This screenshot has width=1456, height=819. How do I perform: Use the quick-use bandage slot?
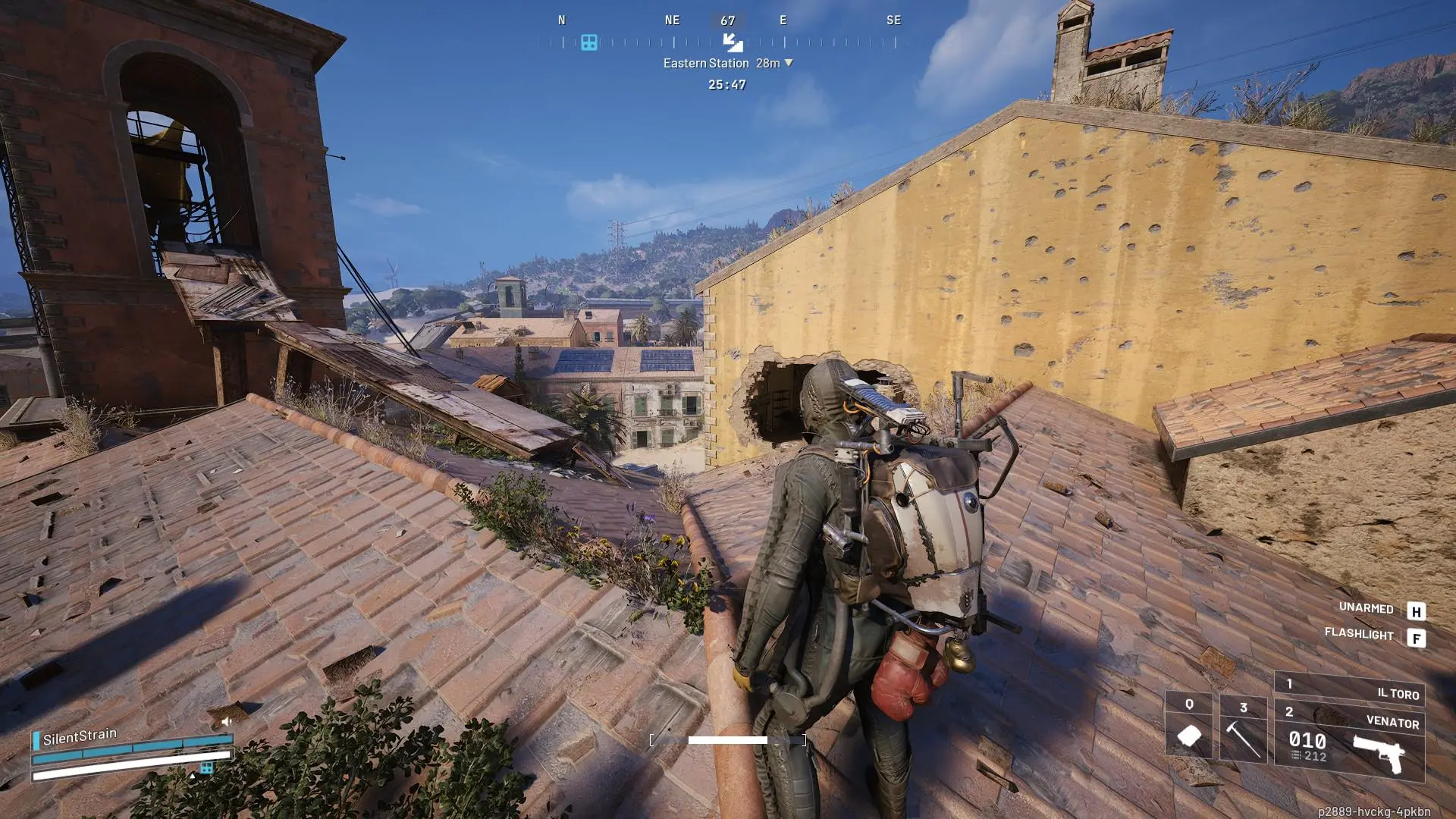(x=1188, y=726)
